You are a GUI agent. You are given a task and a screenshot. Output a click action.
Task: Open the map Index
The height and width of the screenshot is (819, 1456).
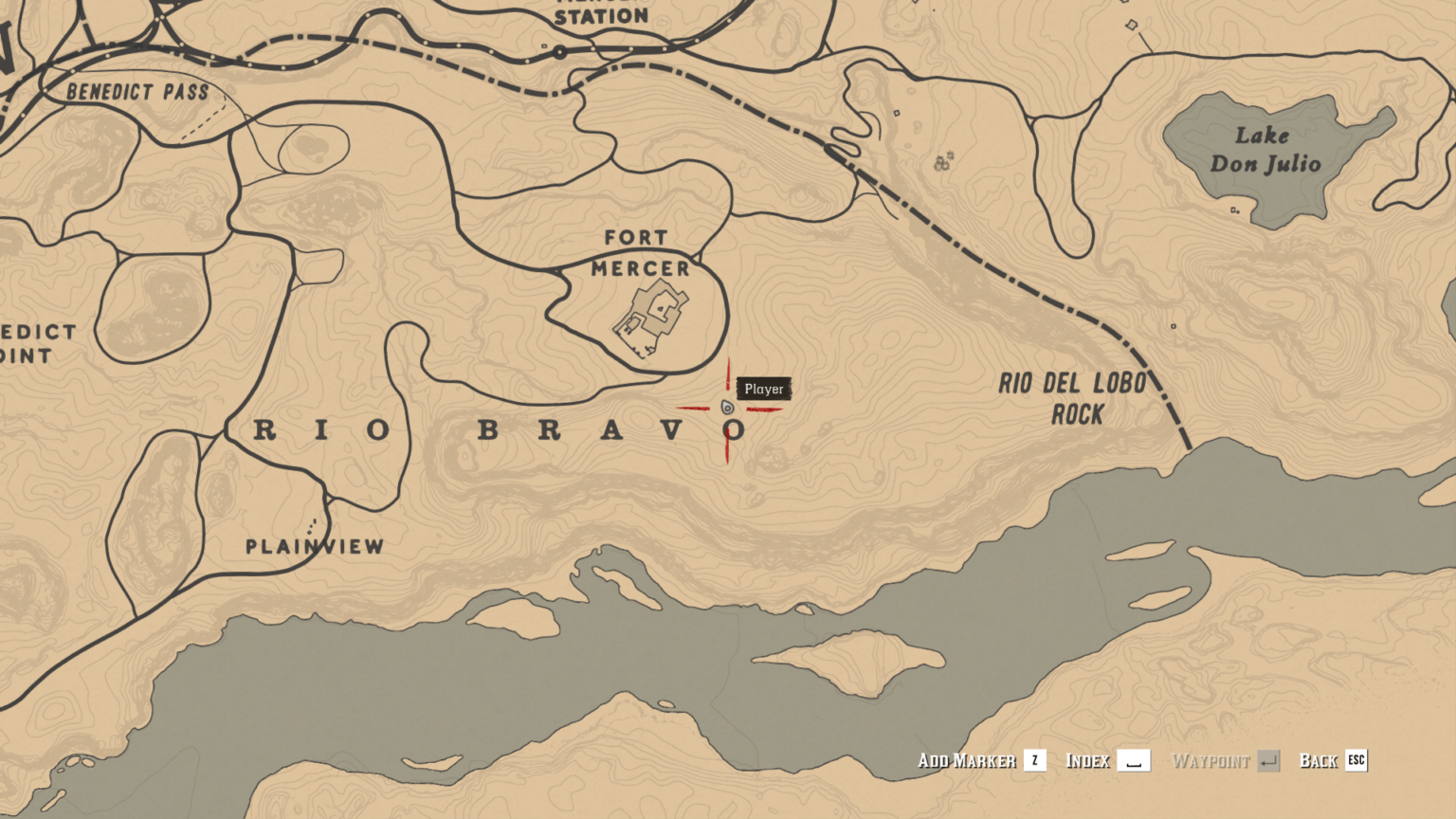tap(1088, 760)
